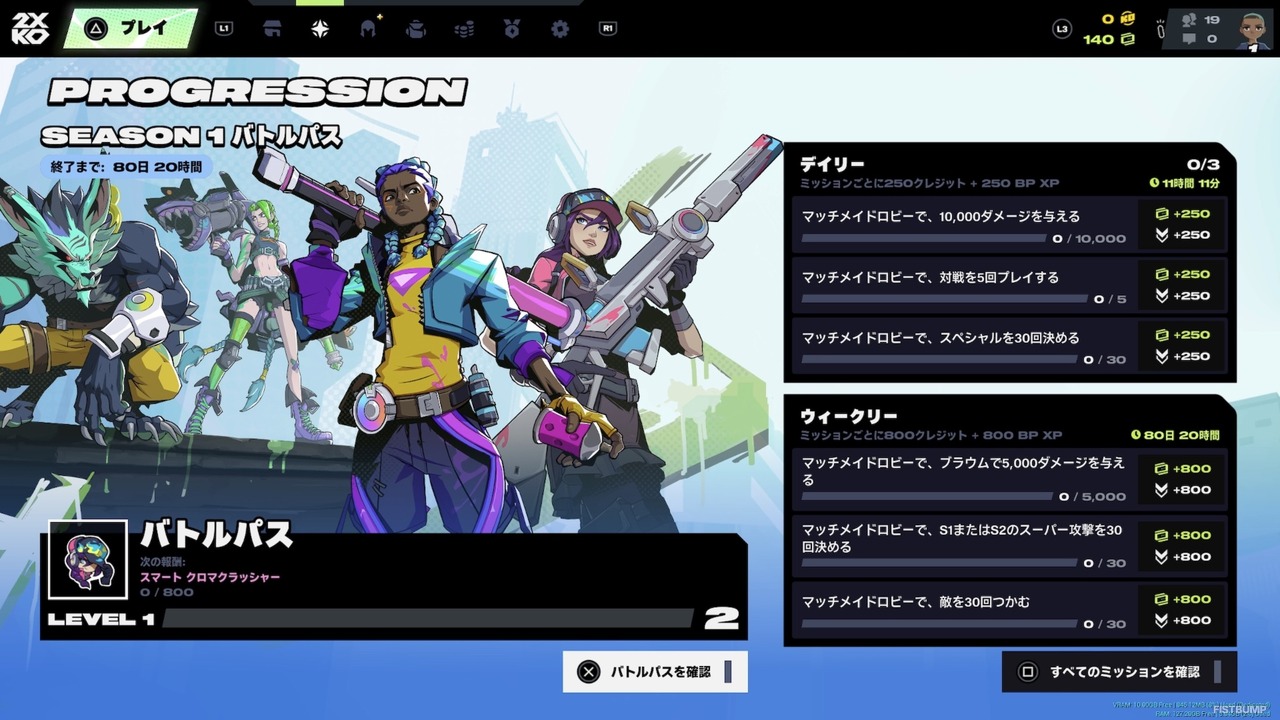Screen dimensions: 1280x720
Task: Open the settings gear icon
Action: coord(559,29)
